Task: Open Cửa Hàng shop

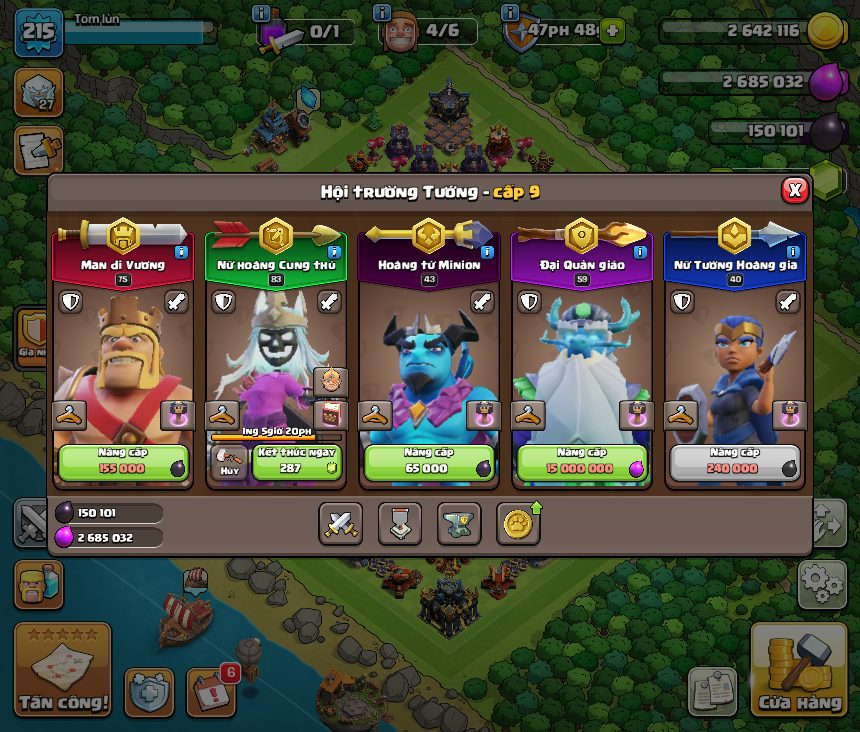Action: (x=799, y=672)
